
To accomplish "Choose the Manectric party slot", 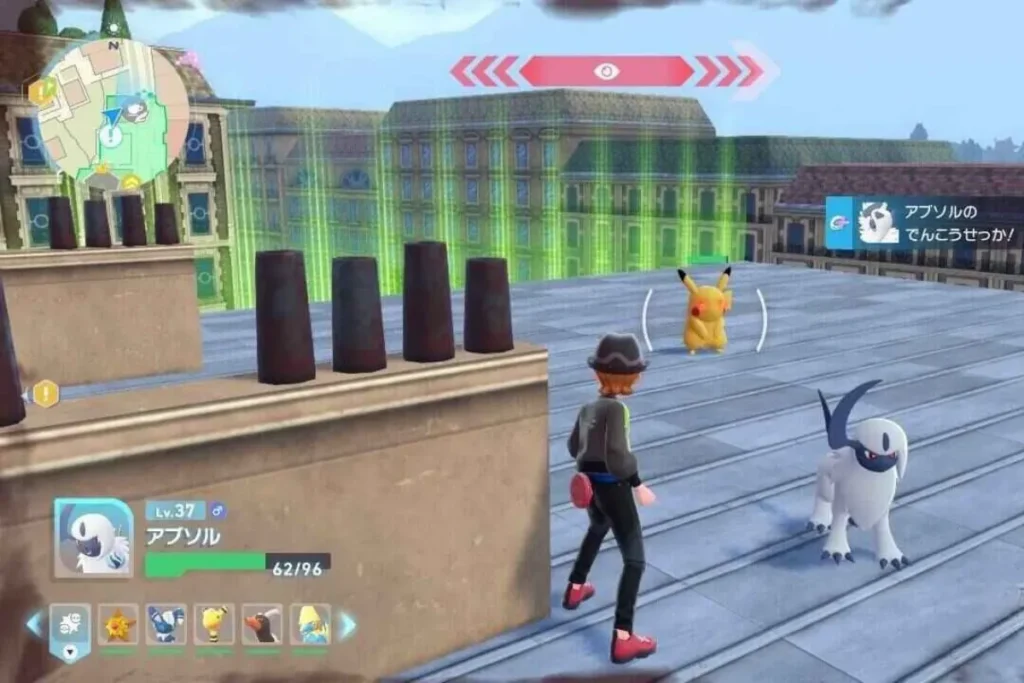I will coord(310,624).
